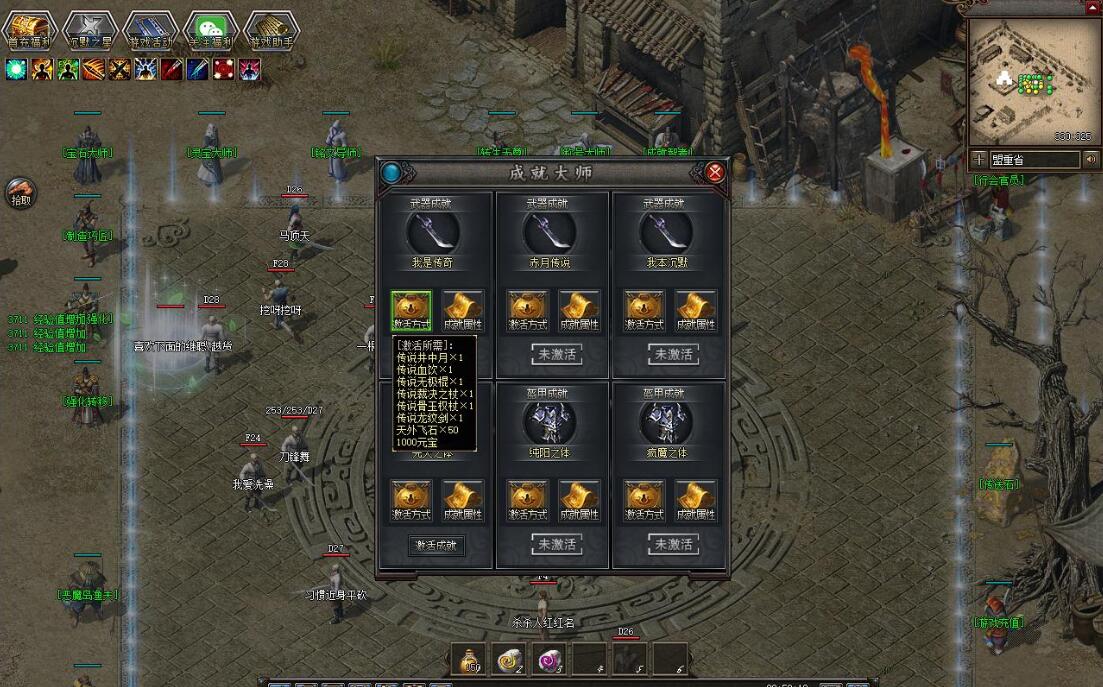Open the 首充福利 treasure chest menu
The height and width of the screenshot is (687, 1103).
pos(28,30)
